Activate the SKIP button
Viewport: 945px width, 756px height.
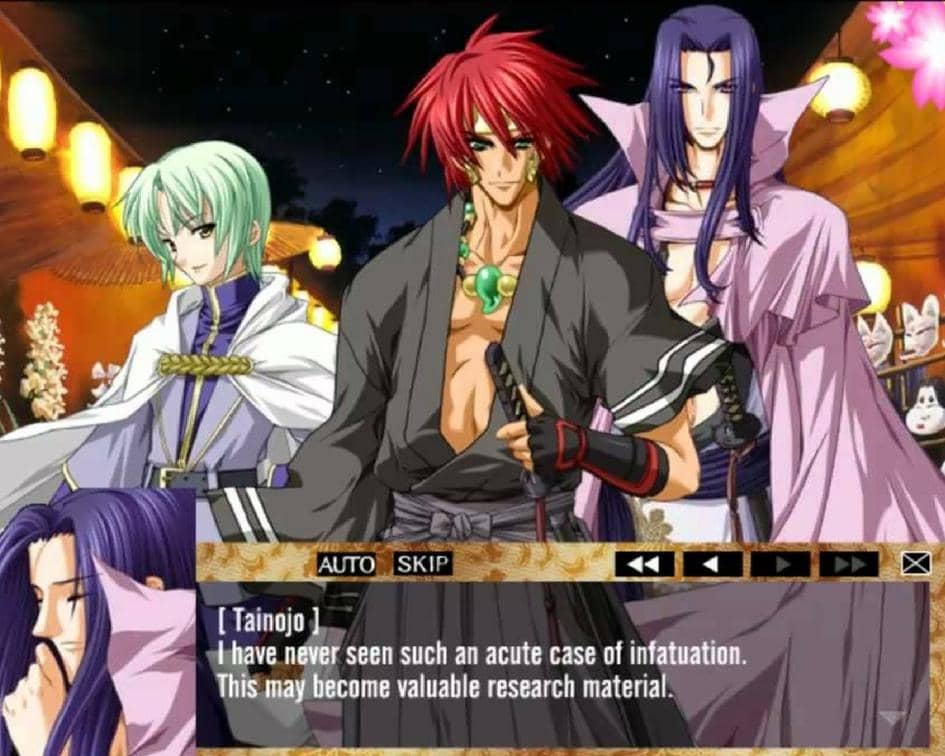click(423, 564)
